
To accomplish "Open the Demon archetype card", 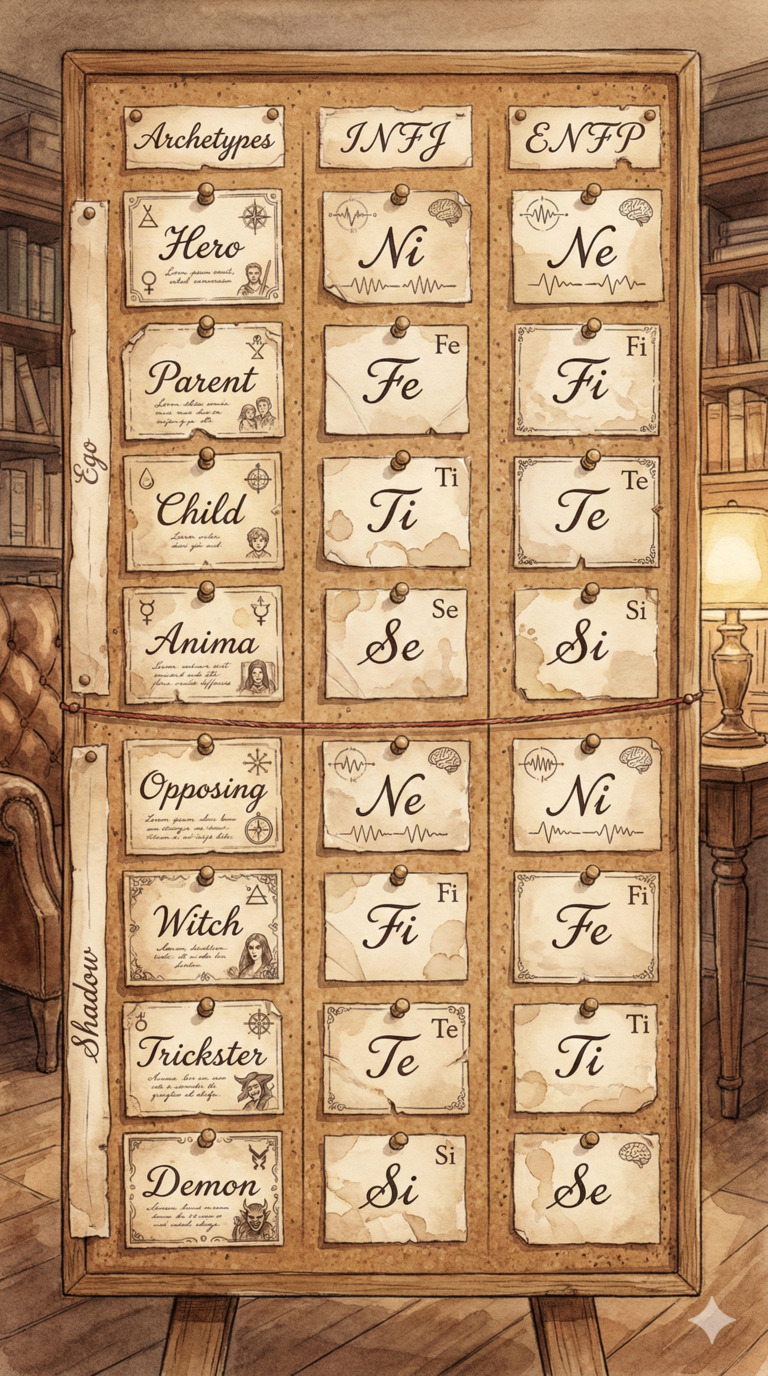I will click(x=202, y=1187).
